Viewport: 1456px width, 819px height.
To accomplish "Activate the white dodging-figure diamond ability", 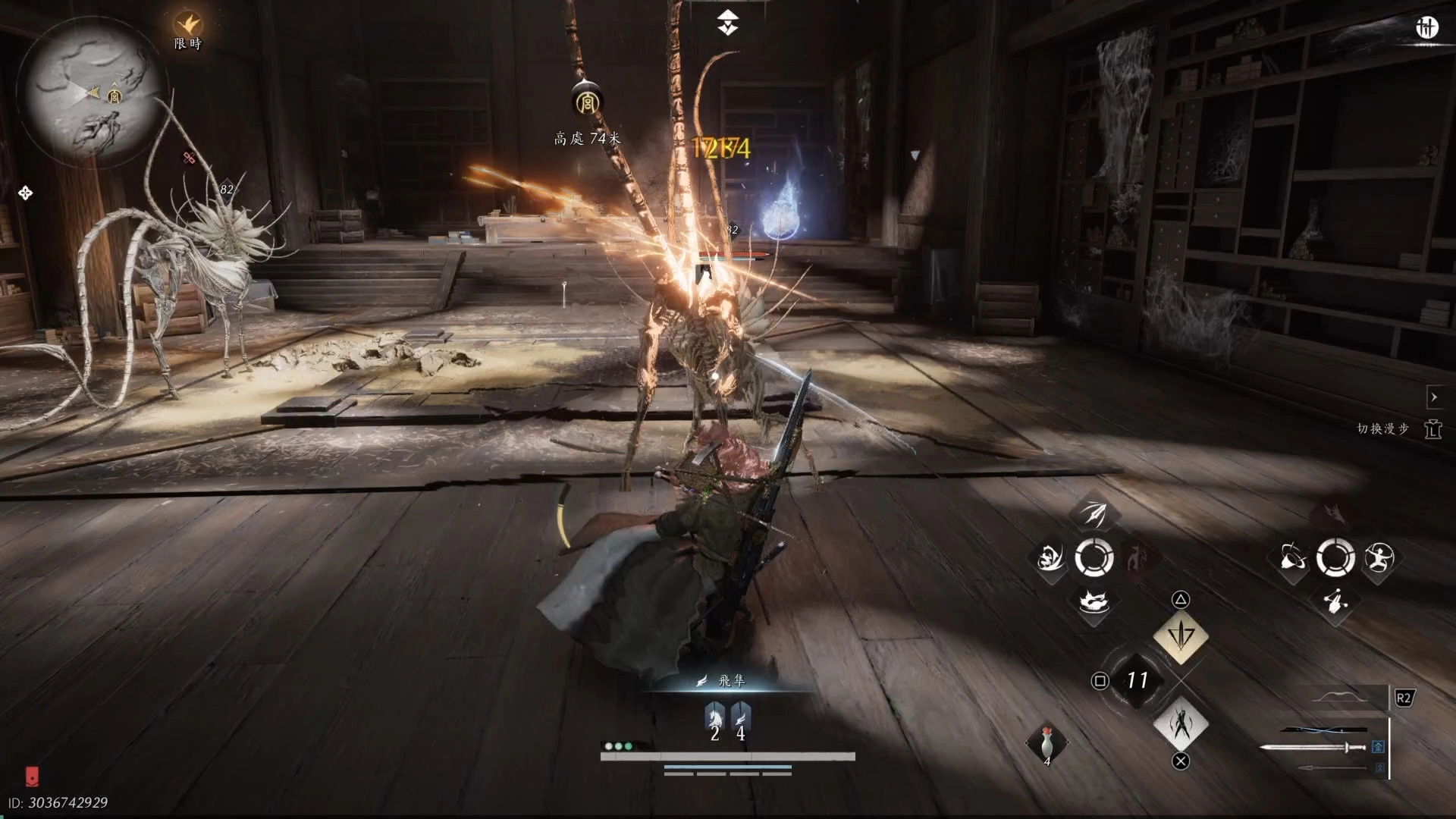I will (1180, 723).
